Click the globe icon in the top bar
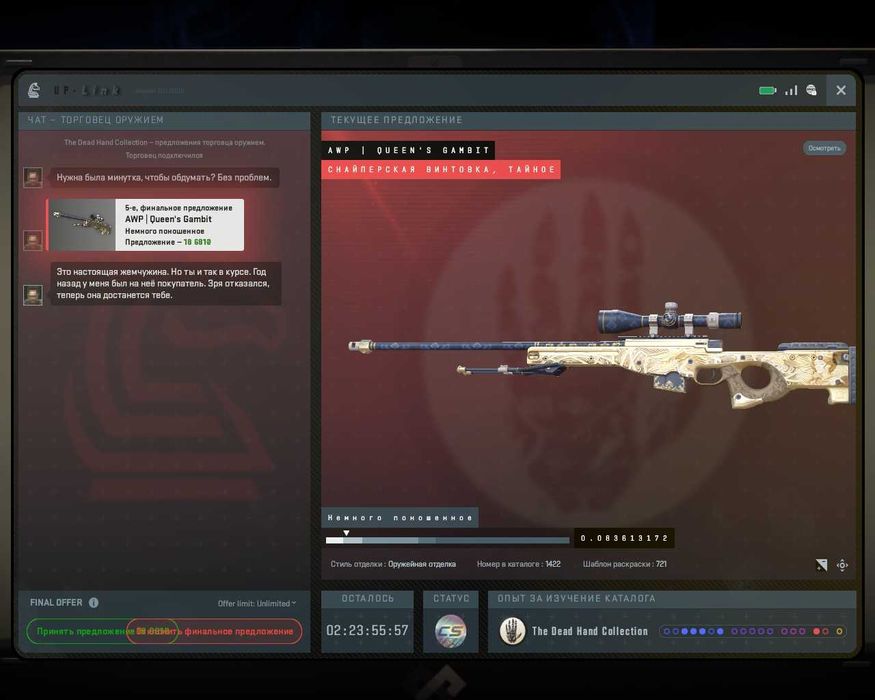 tap(811, 90)
